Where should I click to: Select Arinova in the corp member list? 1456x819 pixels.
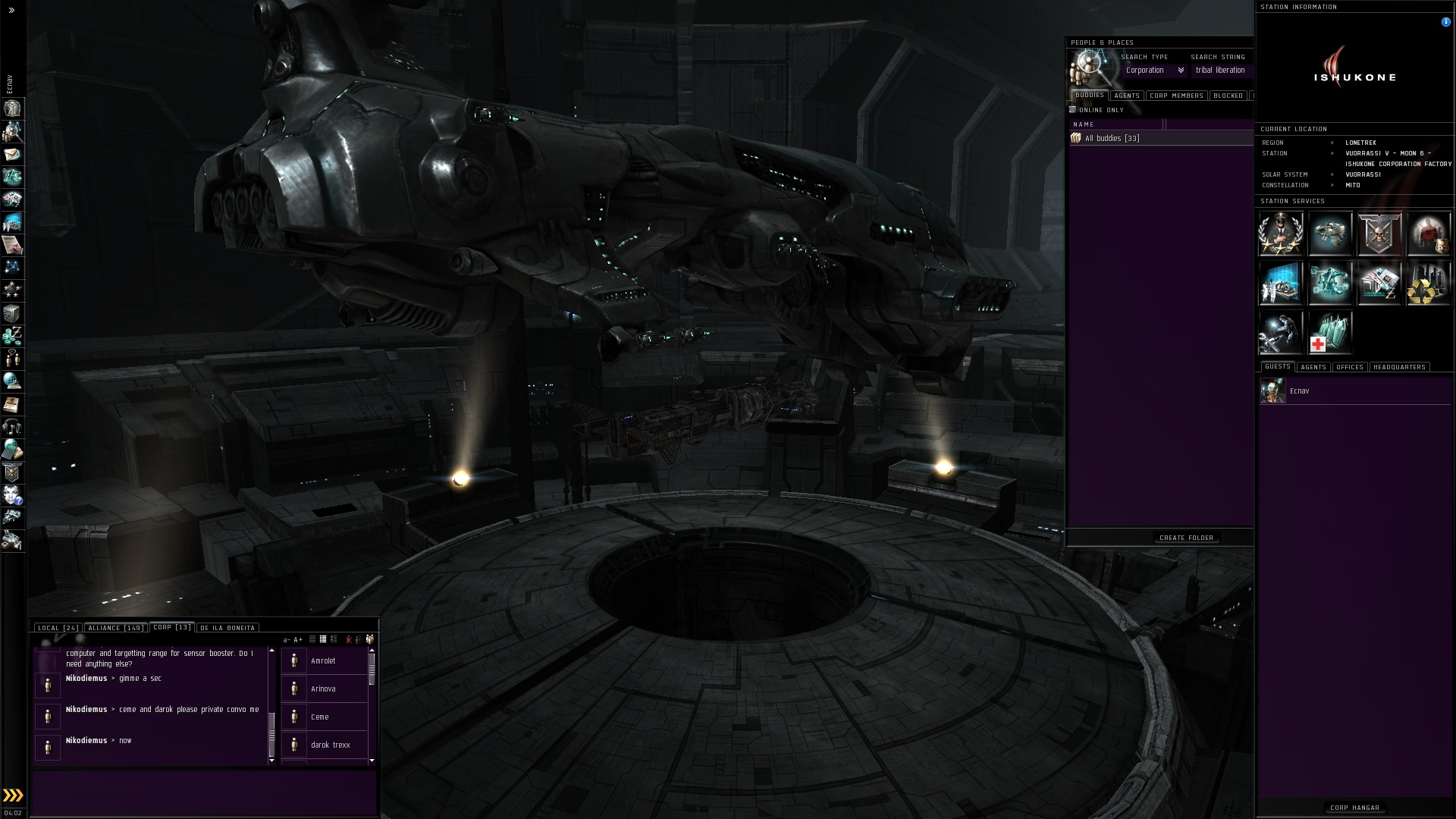[x=324, y=689]
